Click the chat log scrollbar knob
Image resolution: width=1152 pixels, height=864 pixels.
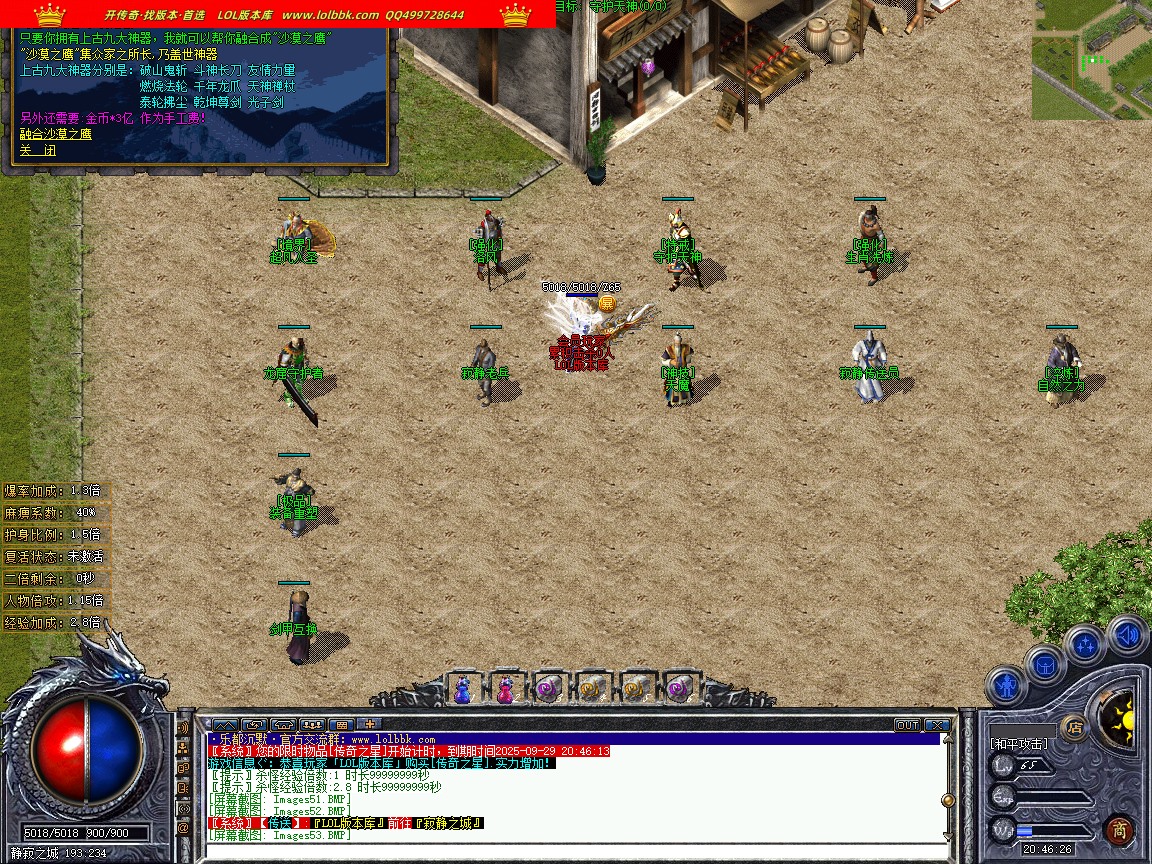pyautogui.click(x=948, y=800)
